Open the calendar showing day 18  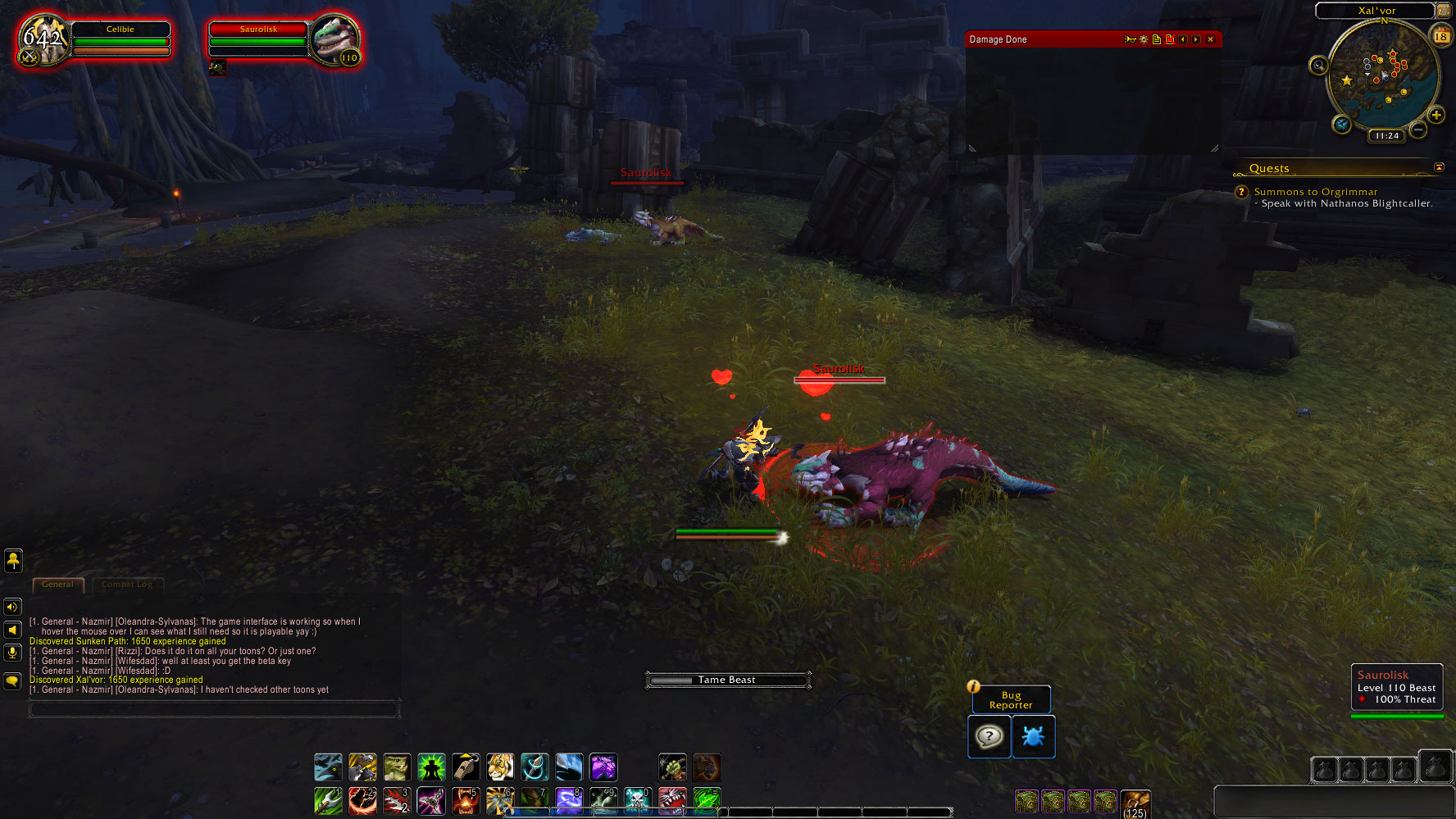tap(1440, 36)
